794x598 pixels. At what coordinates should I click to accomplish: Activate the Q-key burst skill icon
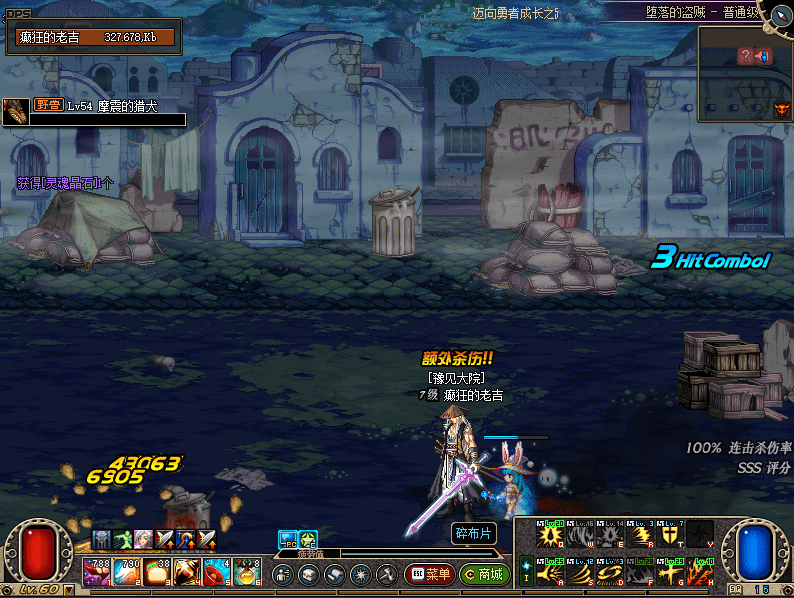550,535
